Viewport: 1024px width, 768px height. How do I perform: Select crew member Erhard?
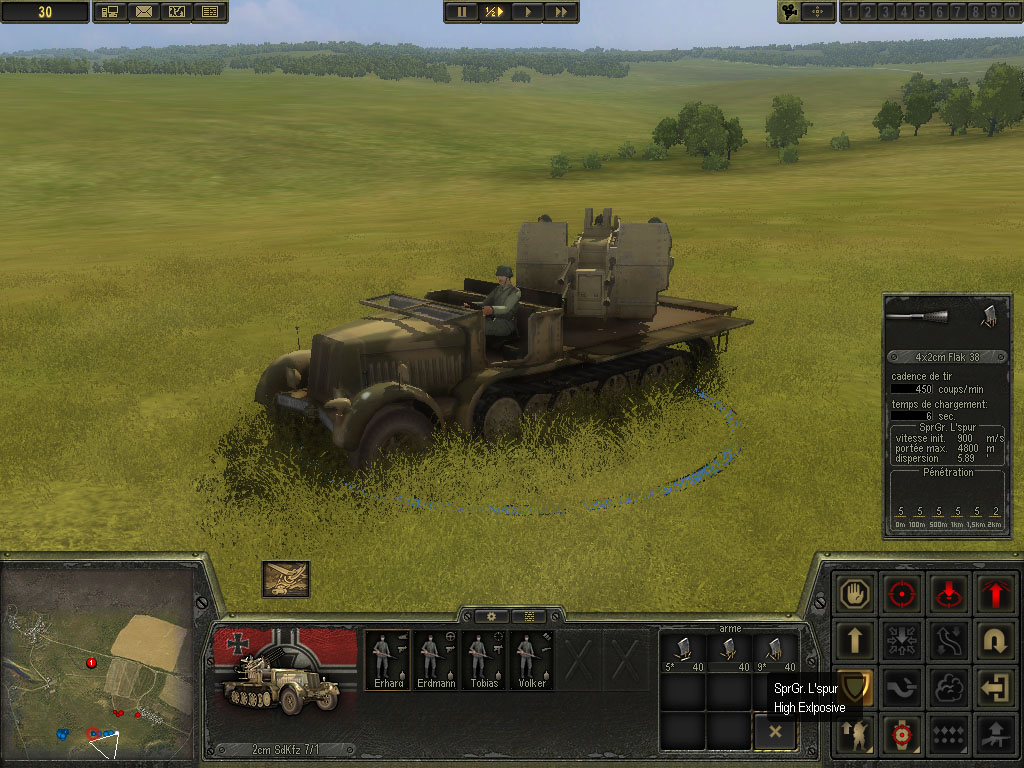coord(386,661)
